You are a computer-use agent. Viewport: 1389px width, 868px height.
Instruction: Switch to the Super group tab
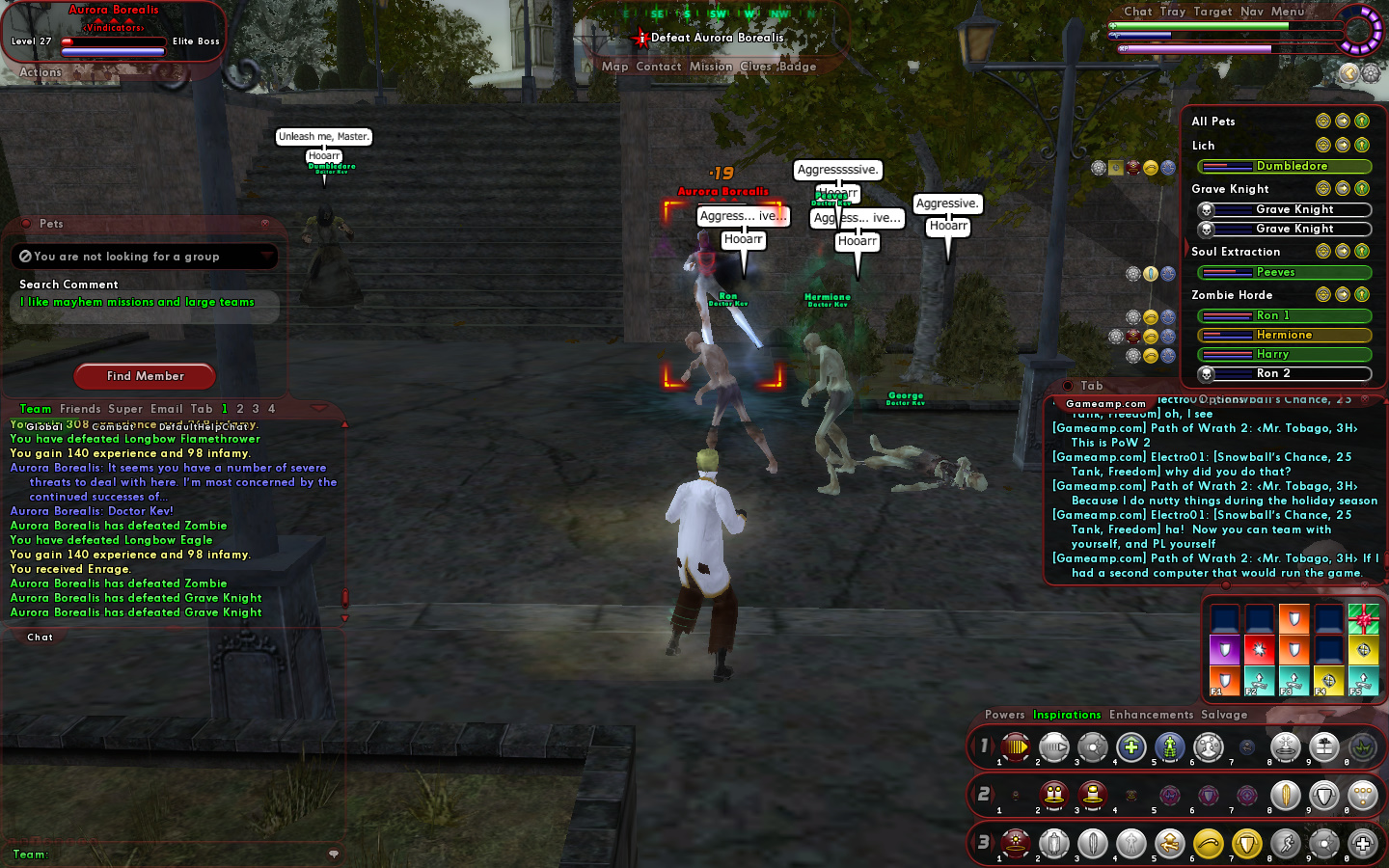[x=125, y=409]
